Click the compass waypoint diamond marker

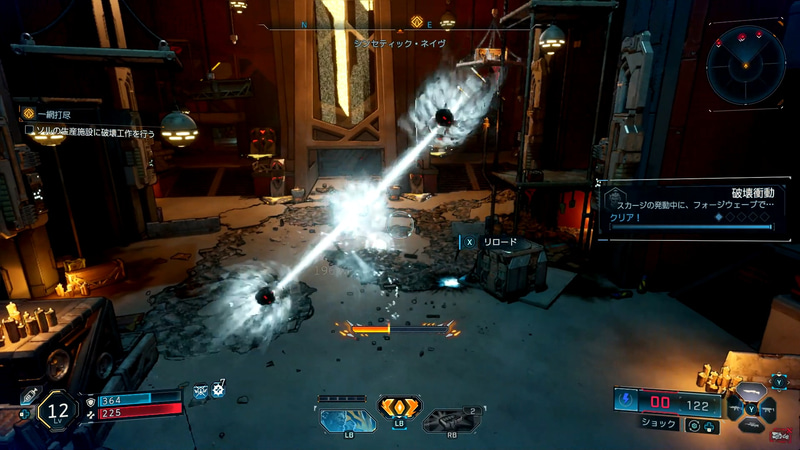click(418, 20)
